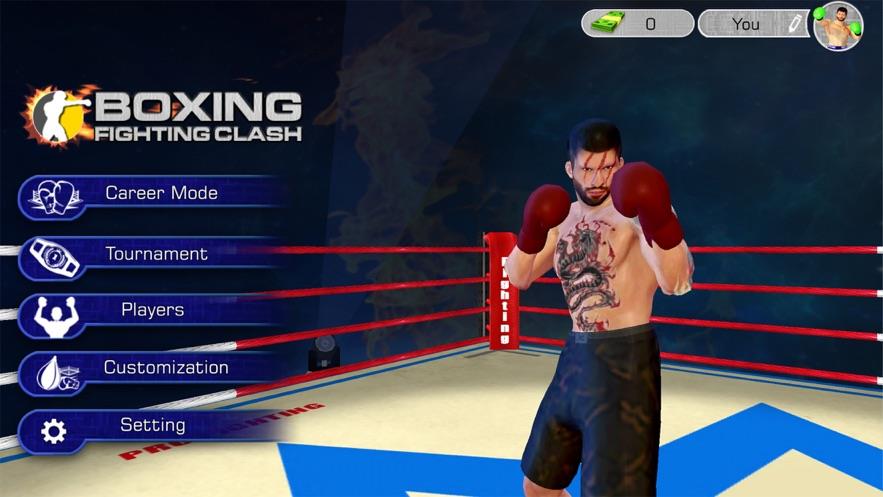
Task: Click the cash balance counter
Action: 638,24
